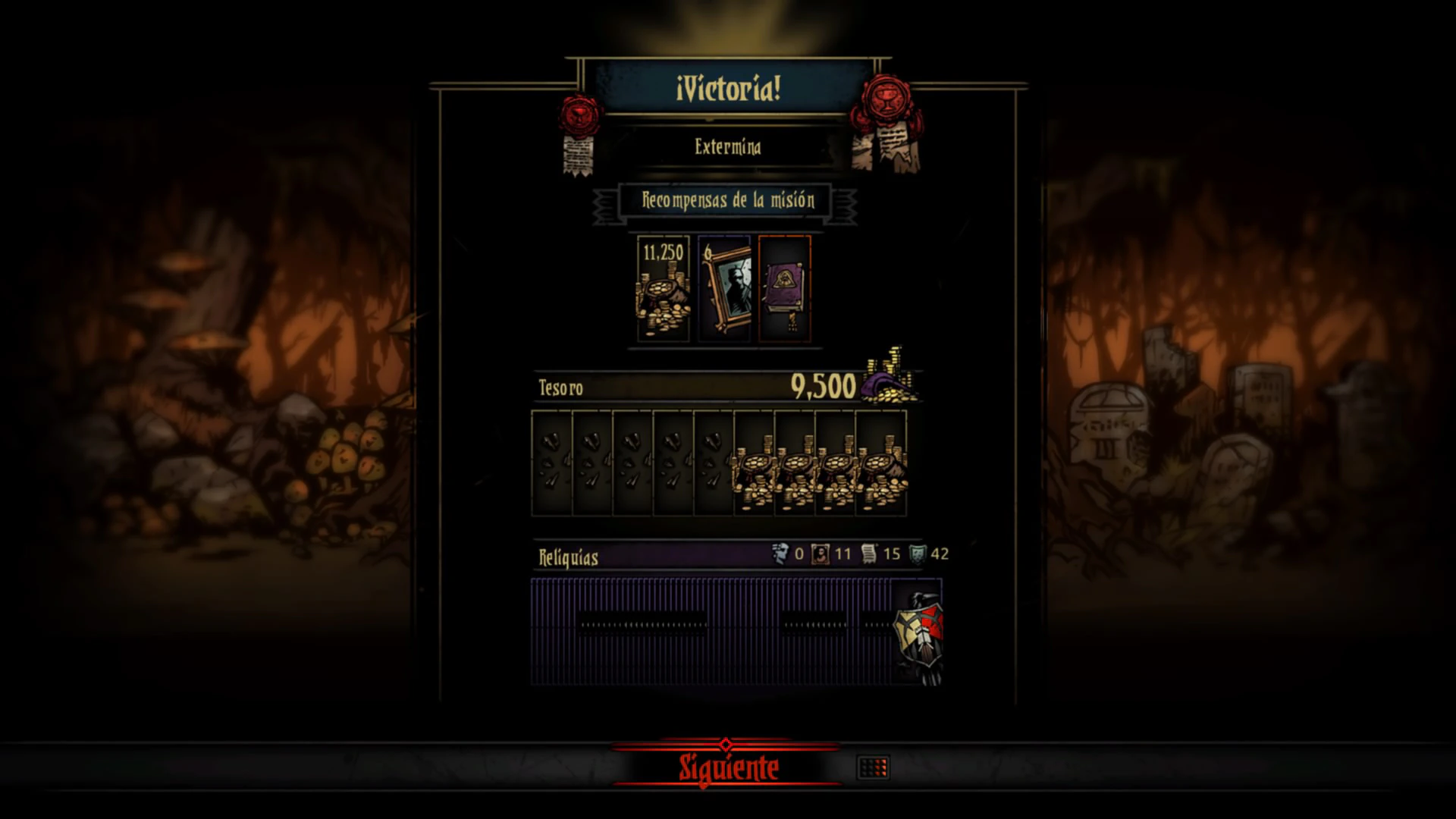Click the Siguiente button to continue
This screenshot has height=819, width=1456.
pyautogui.click(x=727, y=767)
